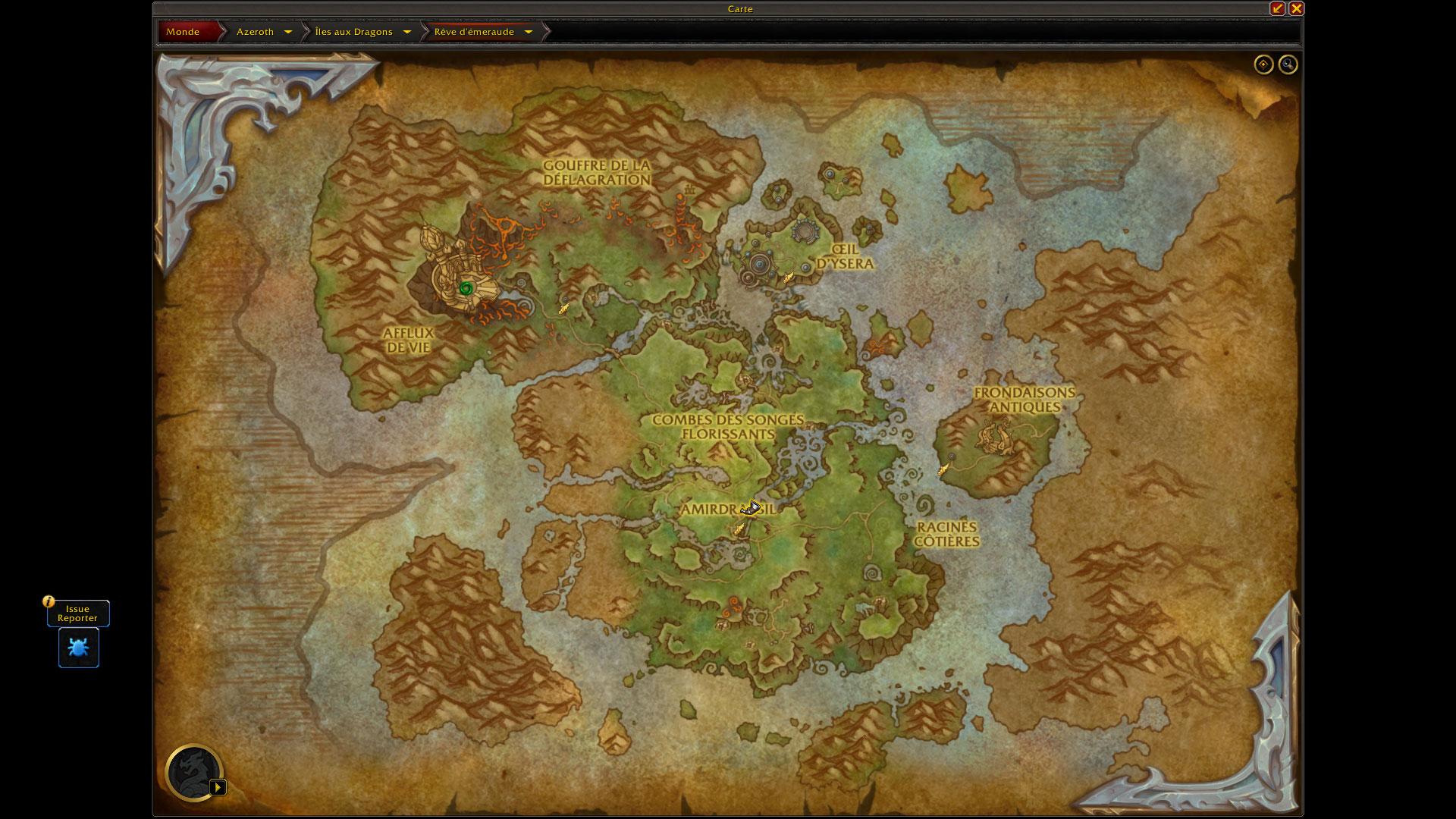Image resolution: width=1456 pixels, height=819 pixels.
Task: Open the dropdown arrow beside Azeroth
Action: tap(288, 32)
